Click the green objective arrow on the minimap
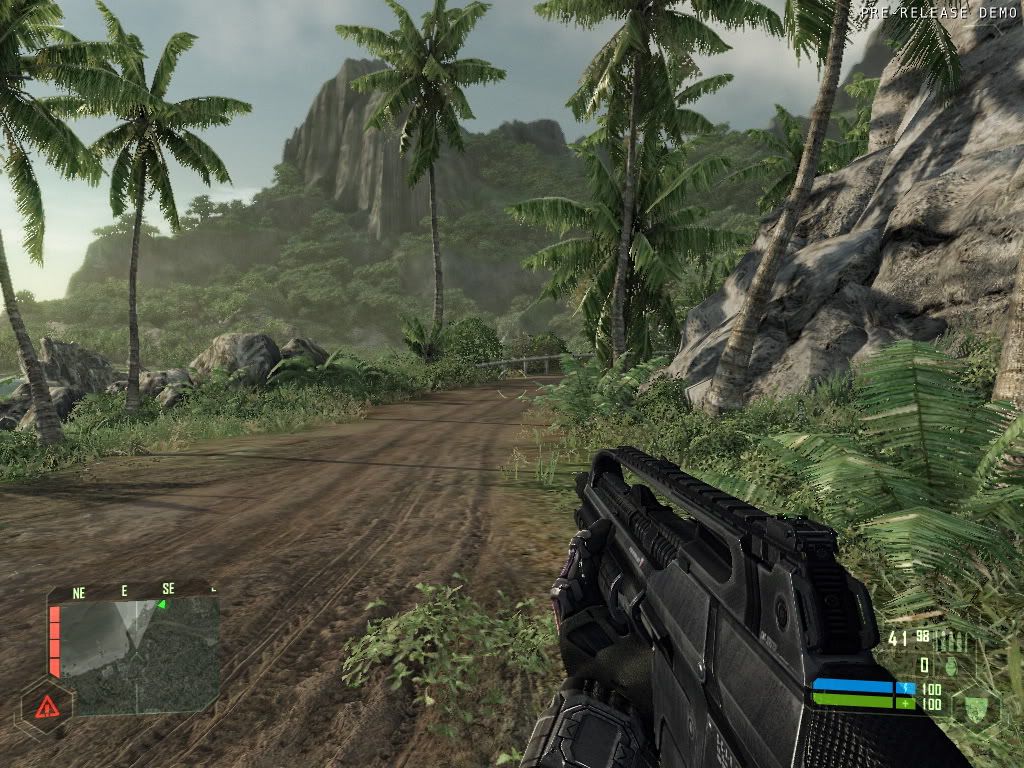This screenshot has height=768, width=1024. pyautogui.click(x=160, y=604)
